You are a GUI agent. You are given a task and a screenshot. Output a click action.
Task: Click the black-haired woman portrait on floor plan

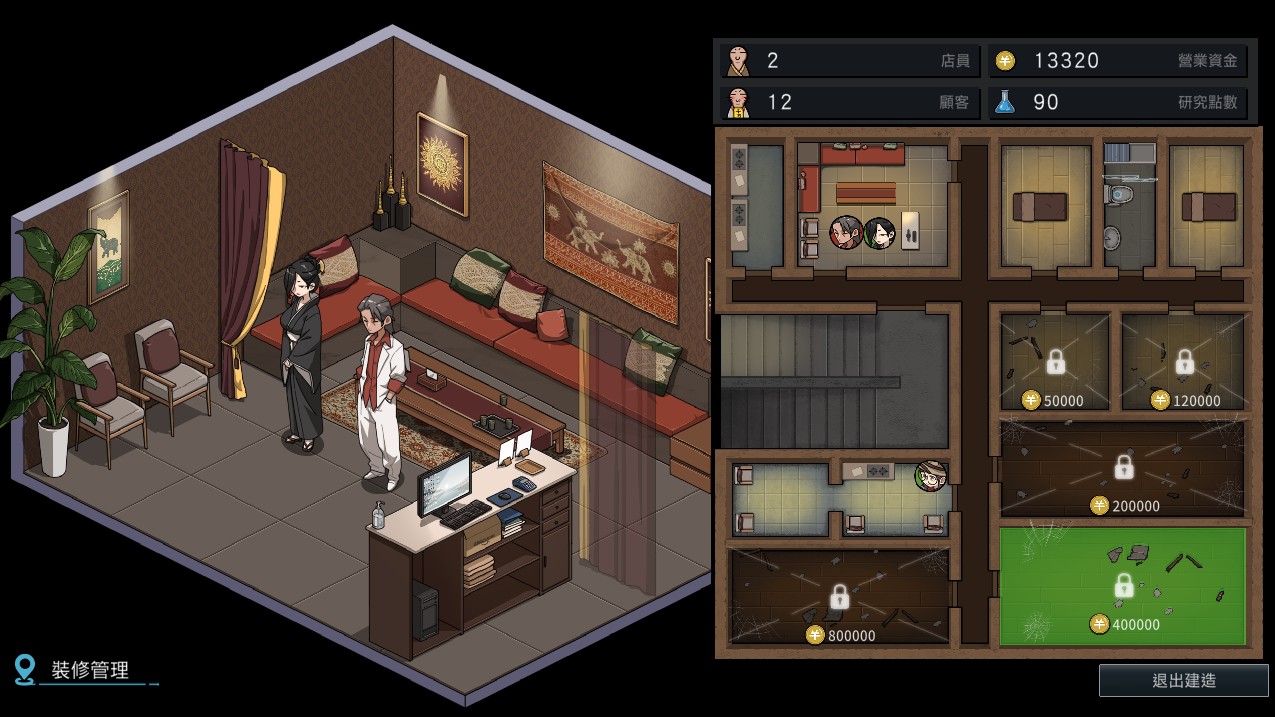click(879, 233)
